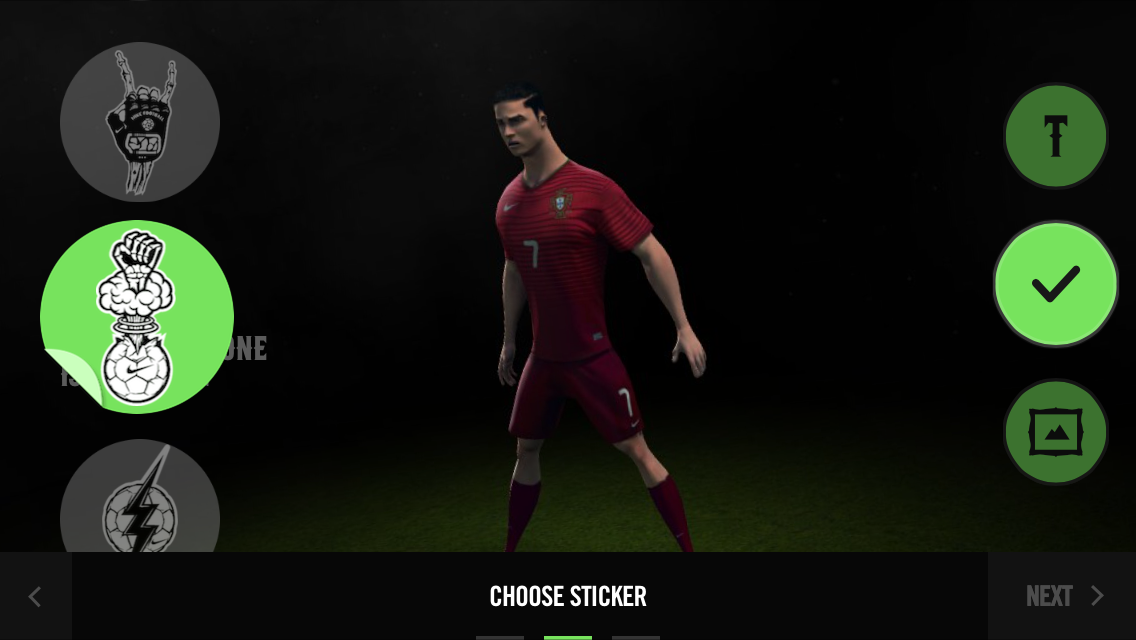The width and height of the screenshot is (1136, 640).
Task: Select the skeleton rock-hand sticker
Action: click(140, 122)
